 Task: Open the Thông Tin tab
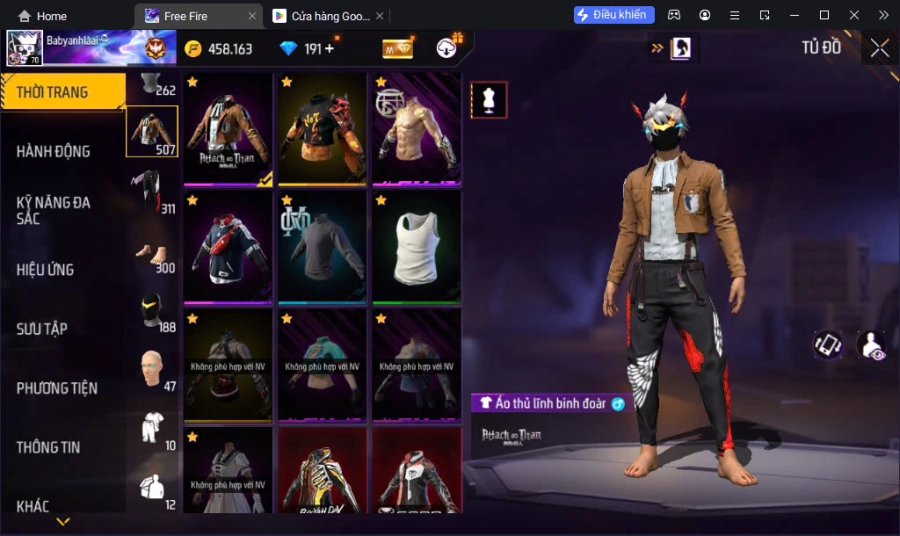click(x=48, y=447)
